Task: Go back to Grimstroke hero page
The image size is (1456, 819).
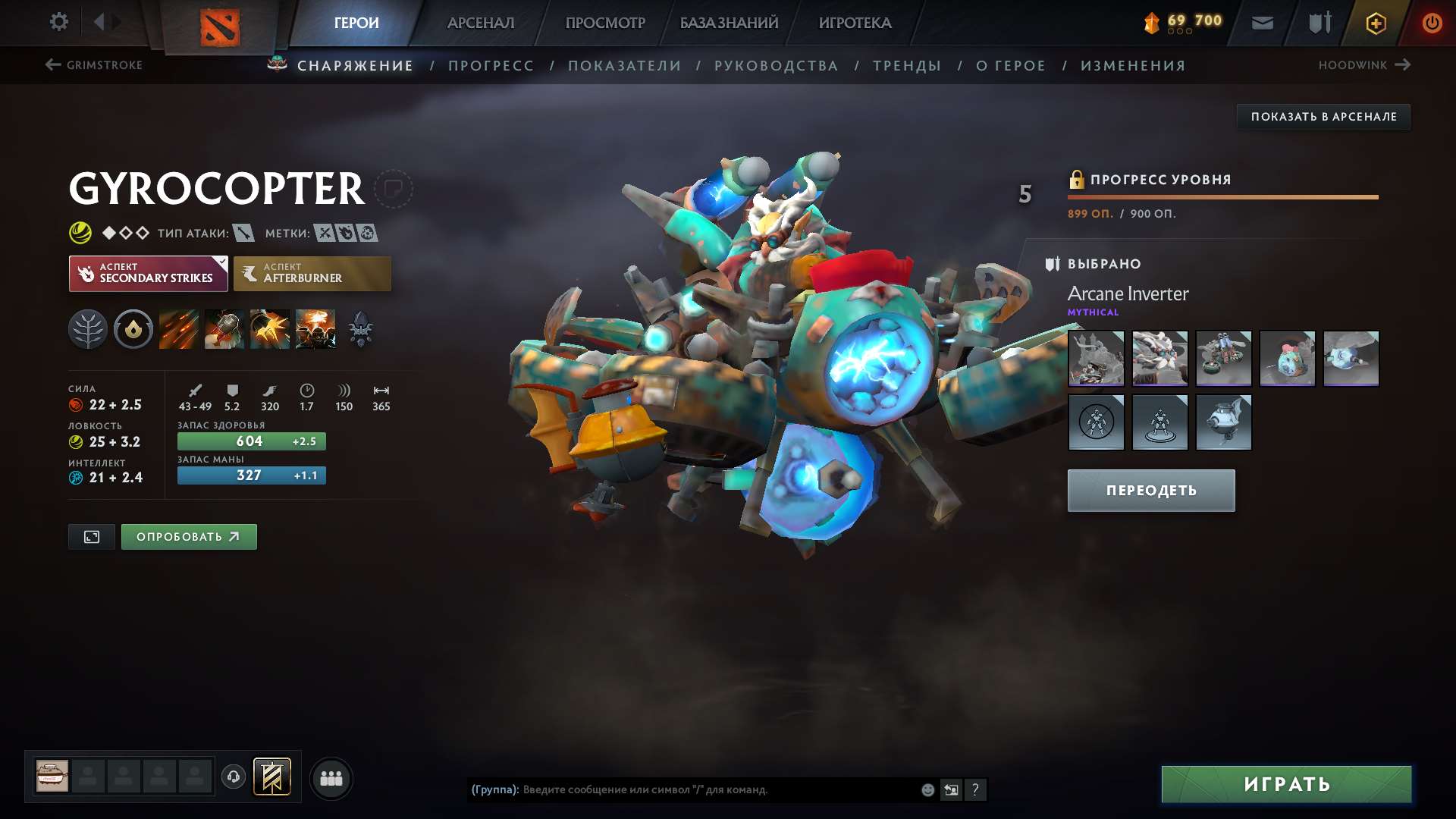Action: [x=95, y=65]
